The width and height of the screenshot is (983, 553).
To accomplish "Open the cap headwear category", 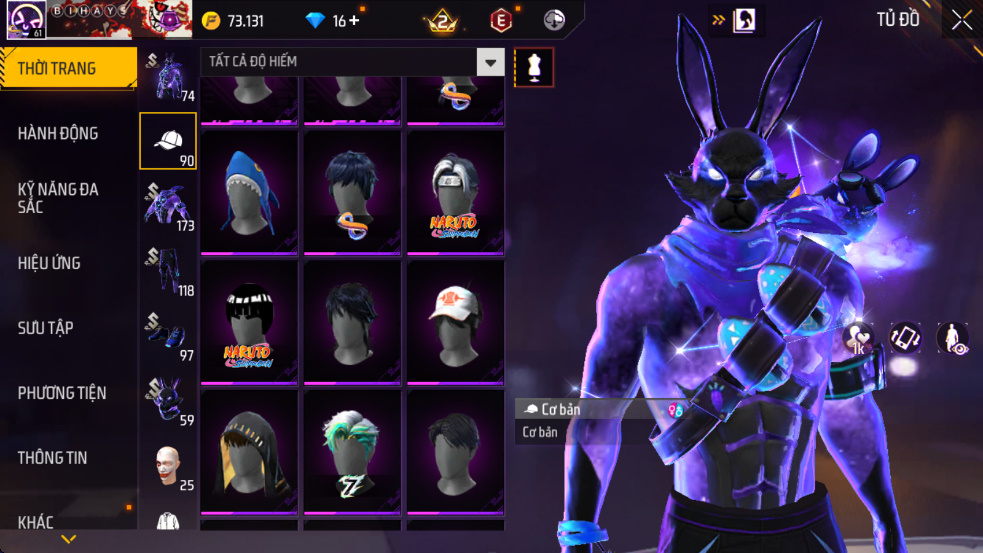I will pyautogui.click(x=168, y=141).
